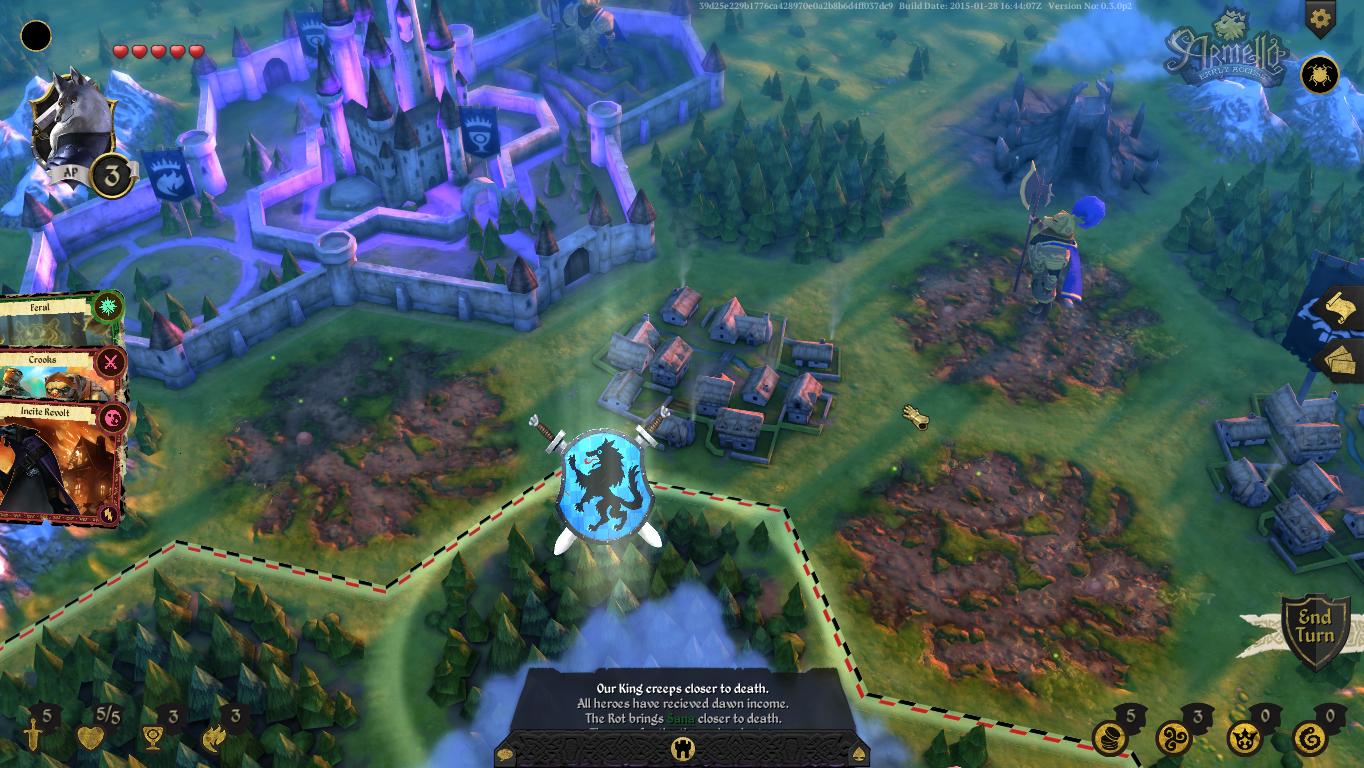Open the chat speech bubble icon
The image size is (1364, 768).
(x=507, y=750)
